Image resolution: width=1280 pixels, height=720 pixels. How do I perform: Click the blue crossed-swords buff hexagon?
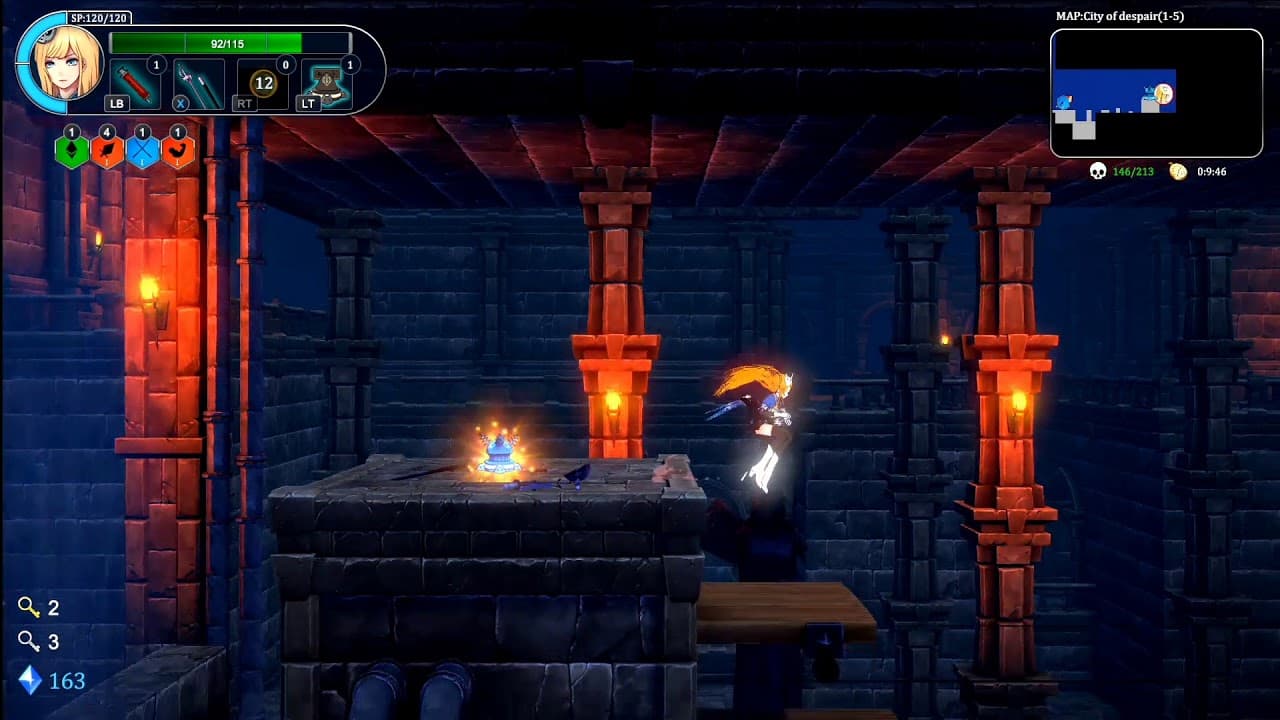pos(143,151)
